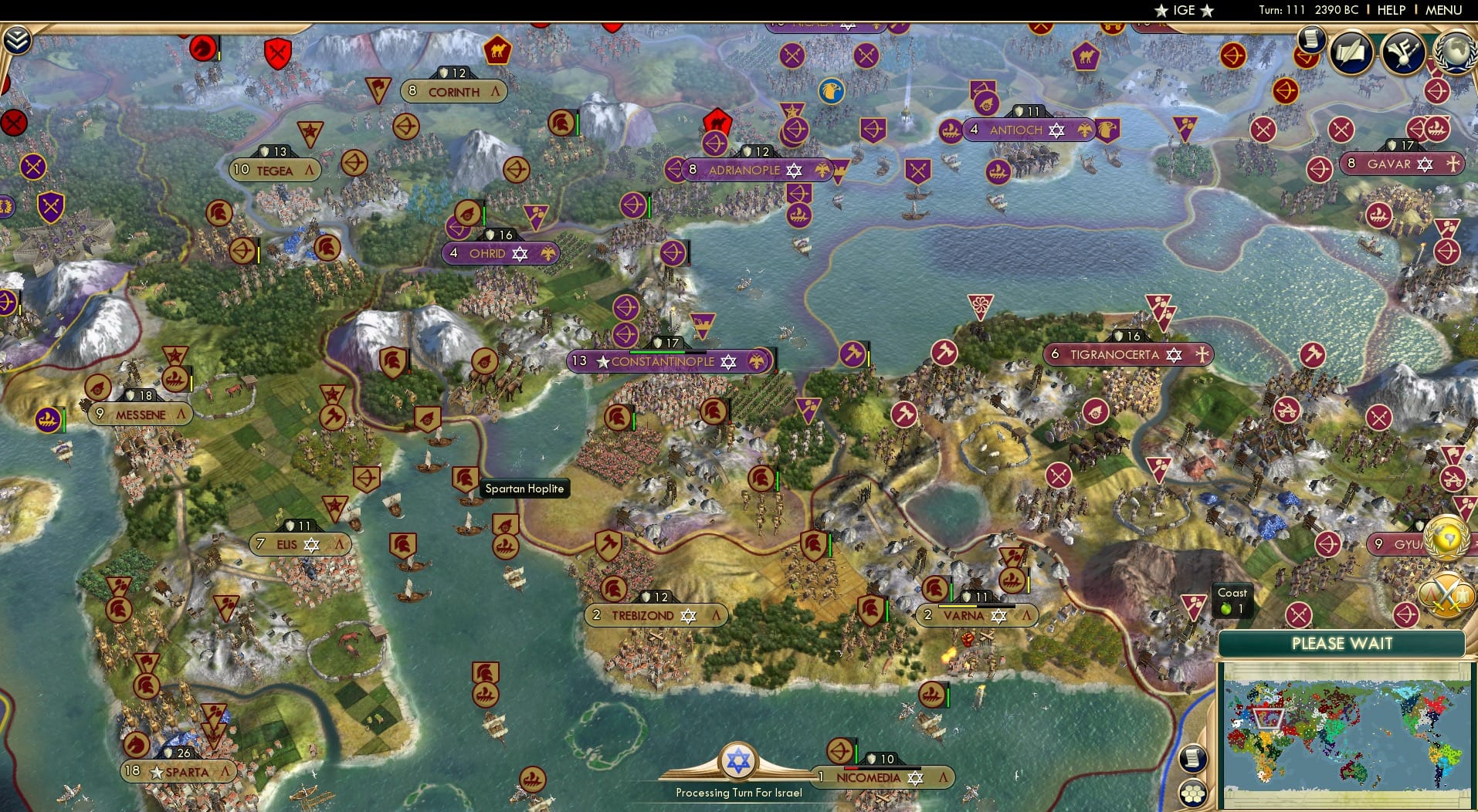Click the scroll icon above Strategic View button
1478x812 pixels.
(x=1193, y=757)
